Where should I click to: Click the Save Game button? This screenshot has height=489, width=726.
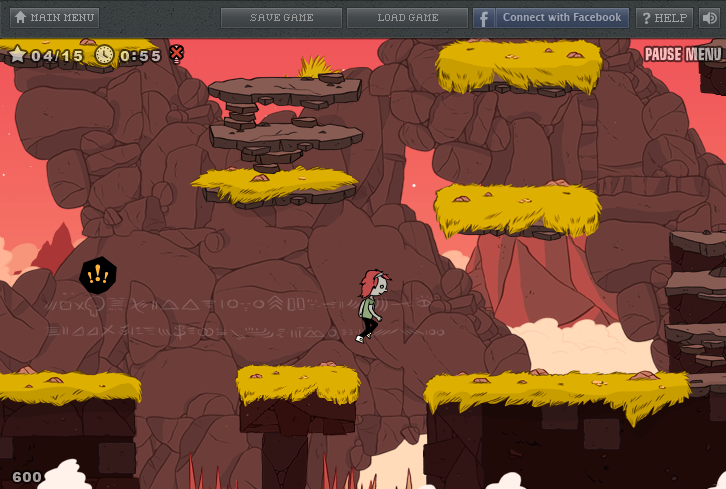point(281,18)
